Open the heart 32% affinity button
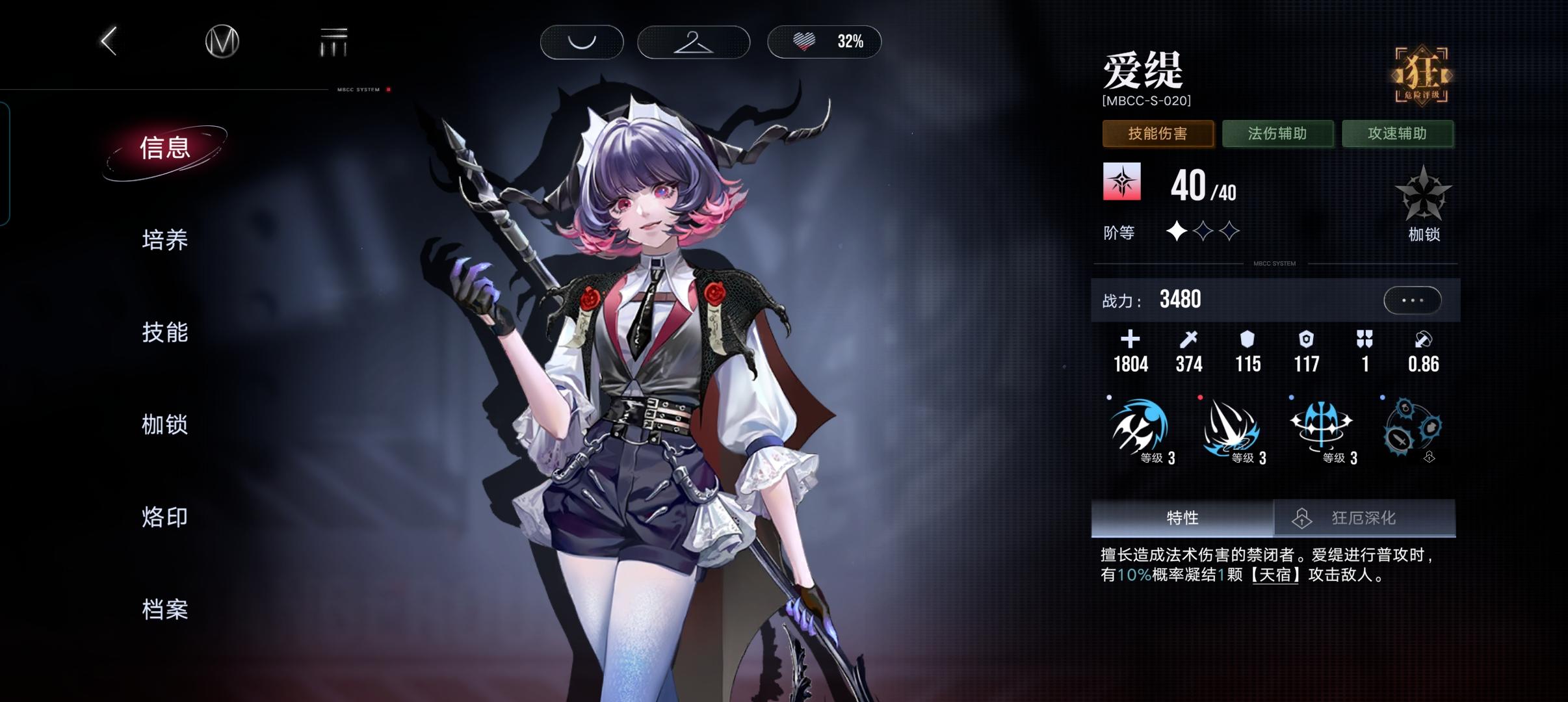1568x702 pixels. point(824,42)
